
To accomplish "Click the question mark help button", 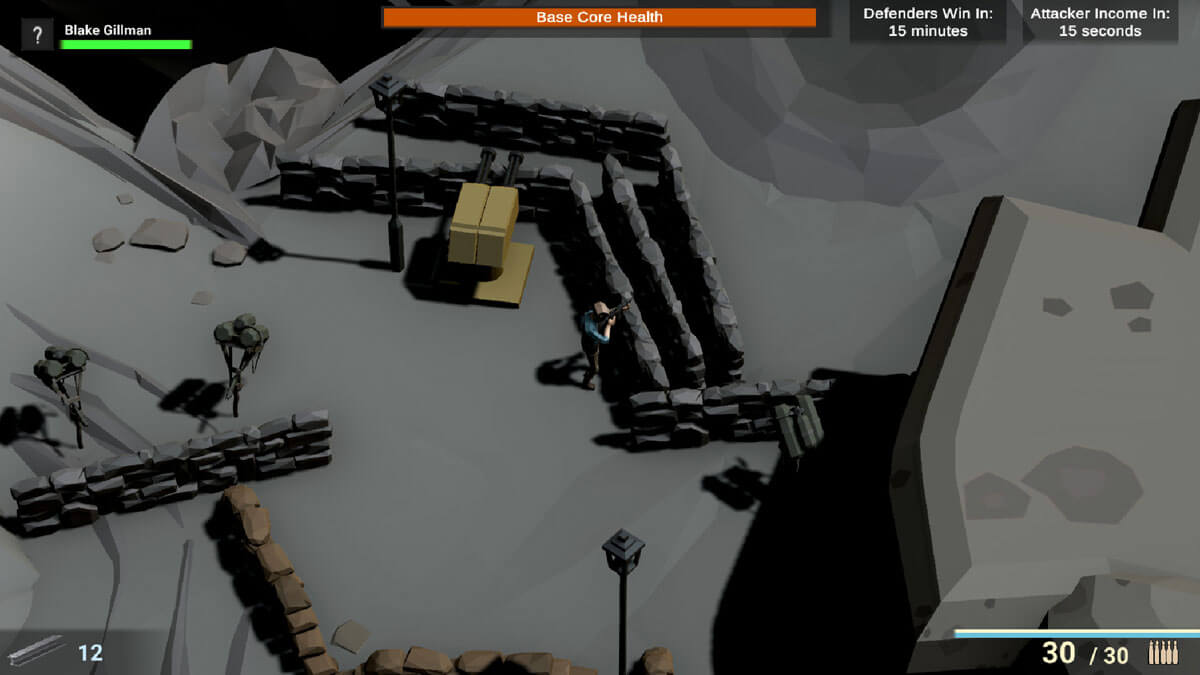I will click(37, 36).
